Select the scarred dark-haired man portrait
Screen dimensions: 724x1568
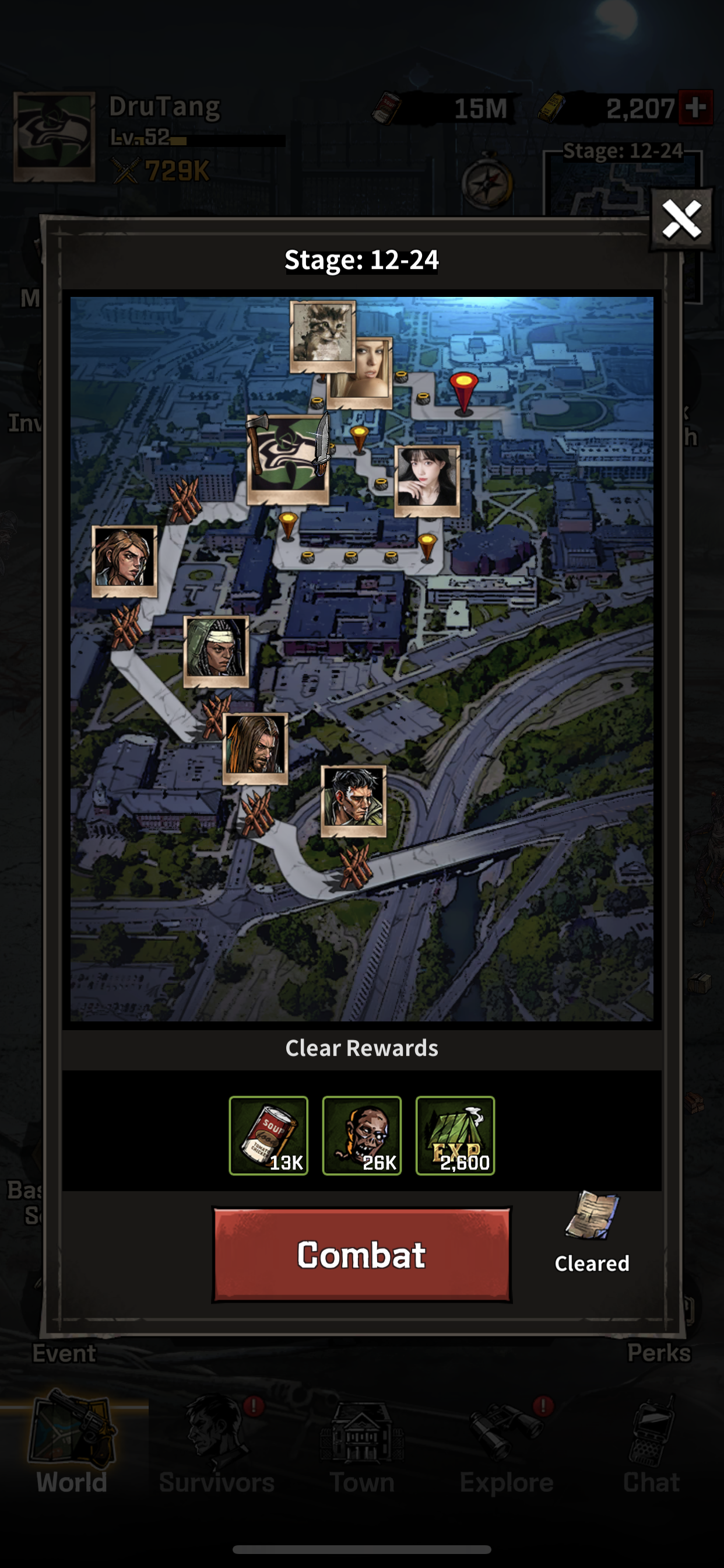(353, 799)
